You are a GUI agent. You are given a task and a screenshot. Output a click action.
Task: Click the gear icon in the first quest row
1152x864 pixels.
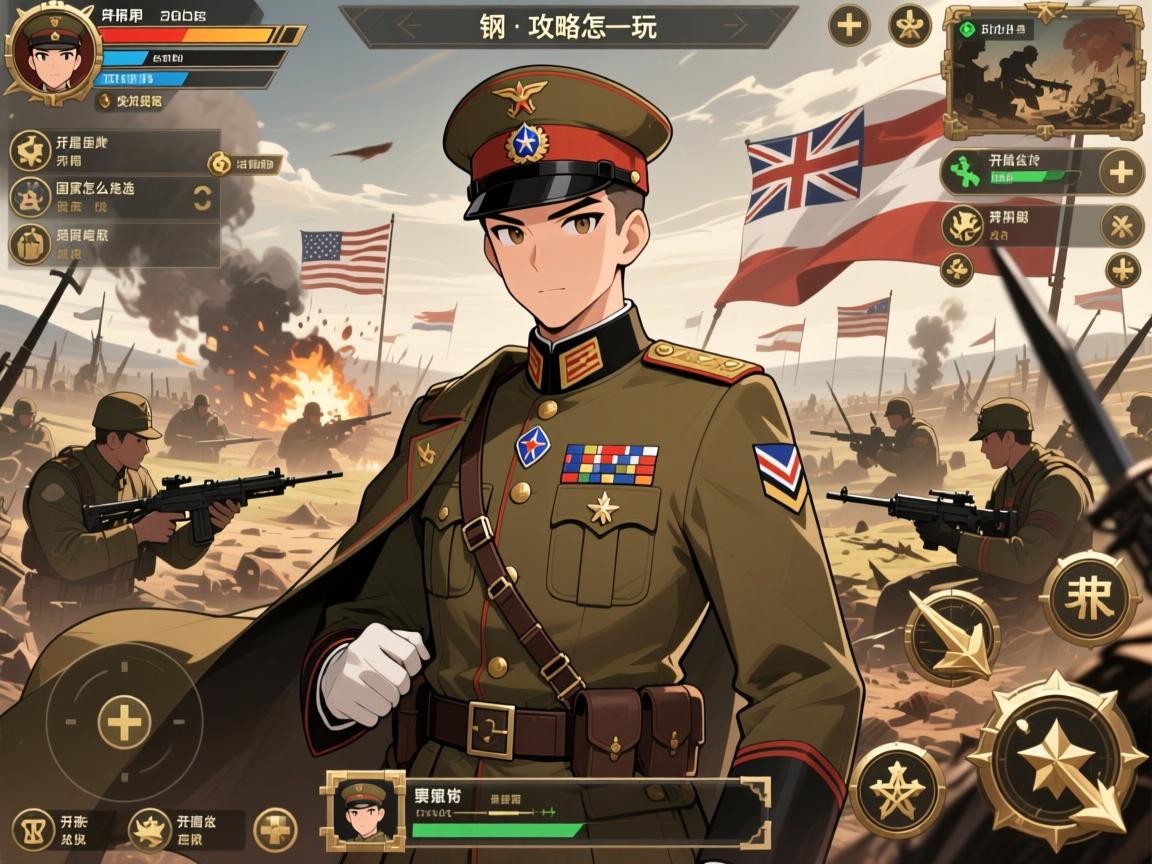click(29, 151)
